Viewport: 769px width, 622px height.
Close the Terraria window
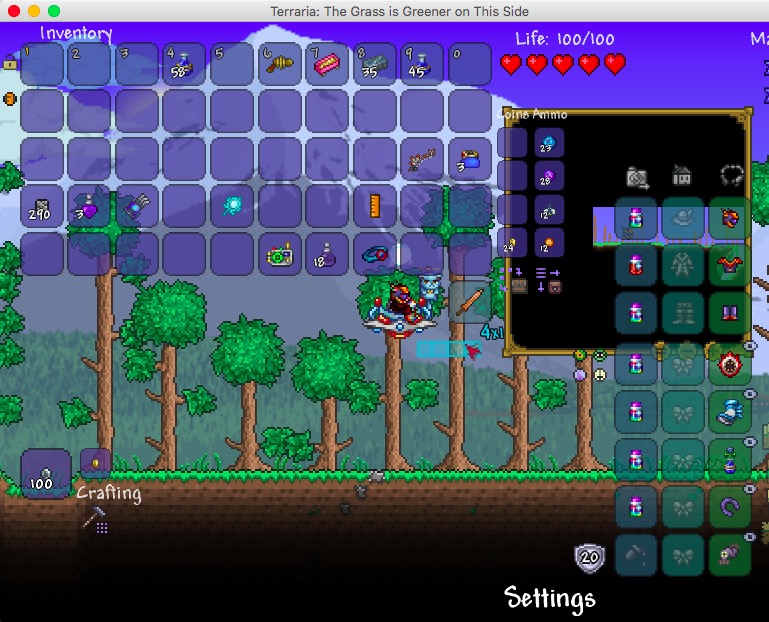[x=14, y=10]
